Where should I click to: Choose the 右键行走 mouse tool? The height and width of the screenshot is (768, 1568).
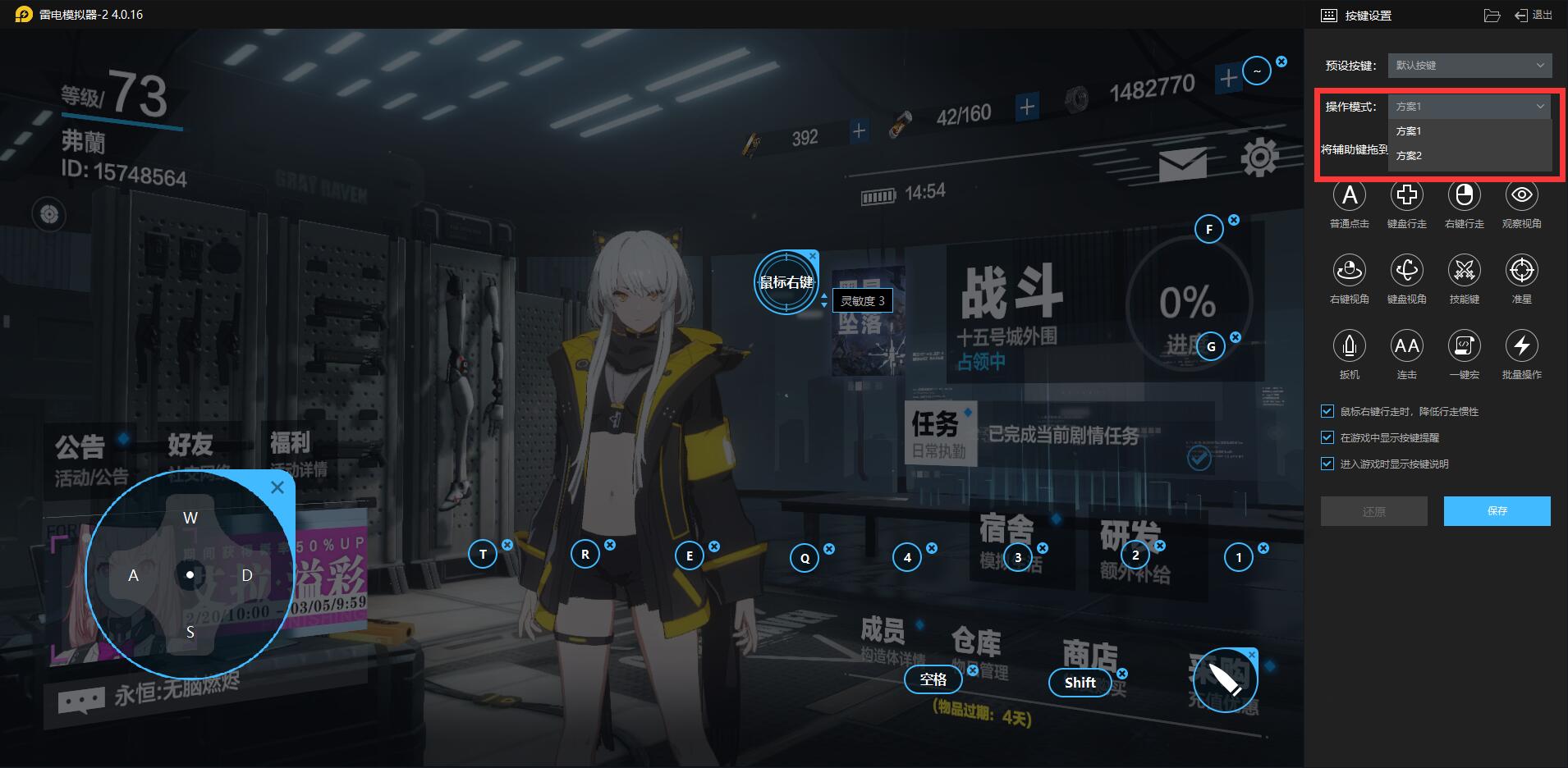[1464, 196]
